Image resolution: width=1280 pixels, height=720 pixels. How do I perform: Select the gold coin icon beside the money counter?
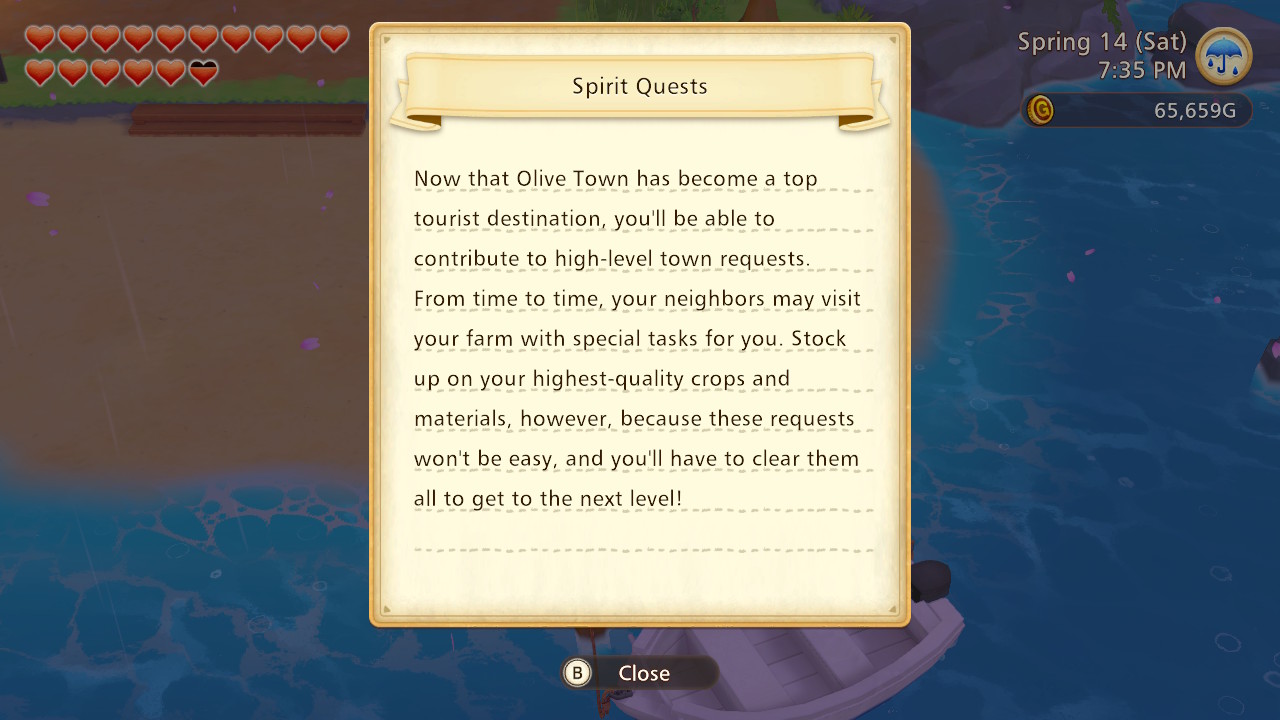click(1040, 111)
